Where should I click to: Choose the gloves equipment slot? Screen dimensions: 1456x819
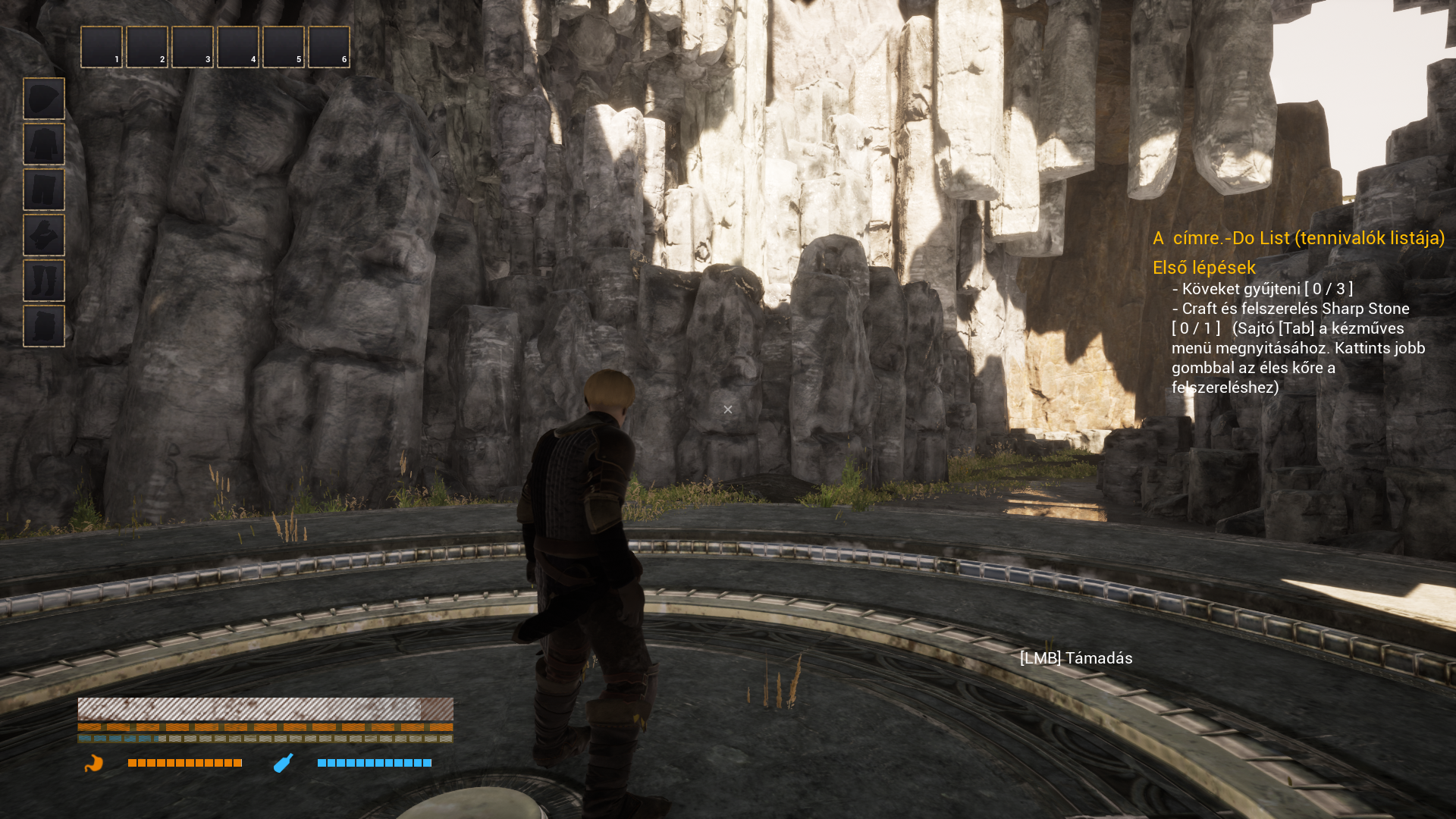44,235
